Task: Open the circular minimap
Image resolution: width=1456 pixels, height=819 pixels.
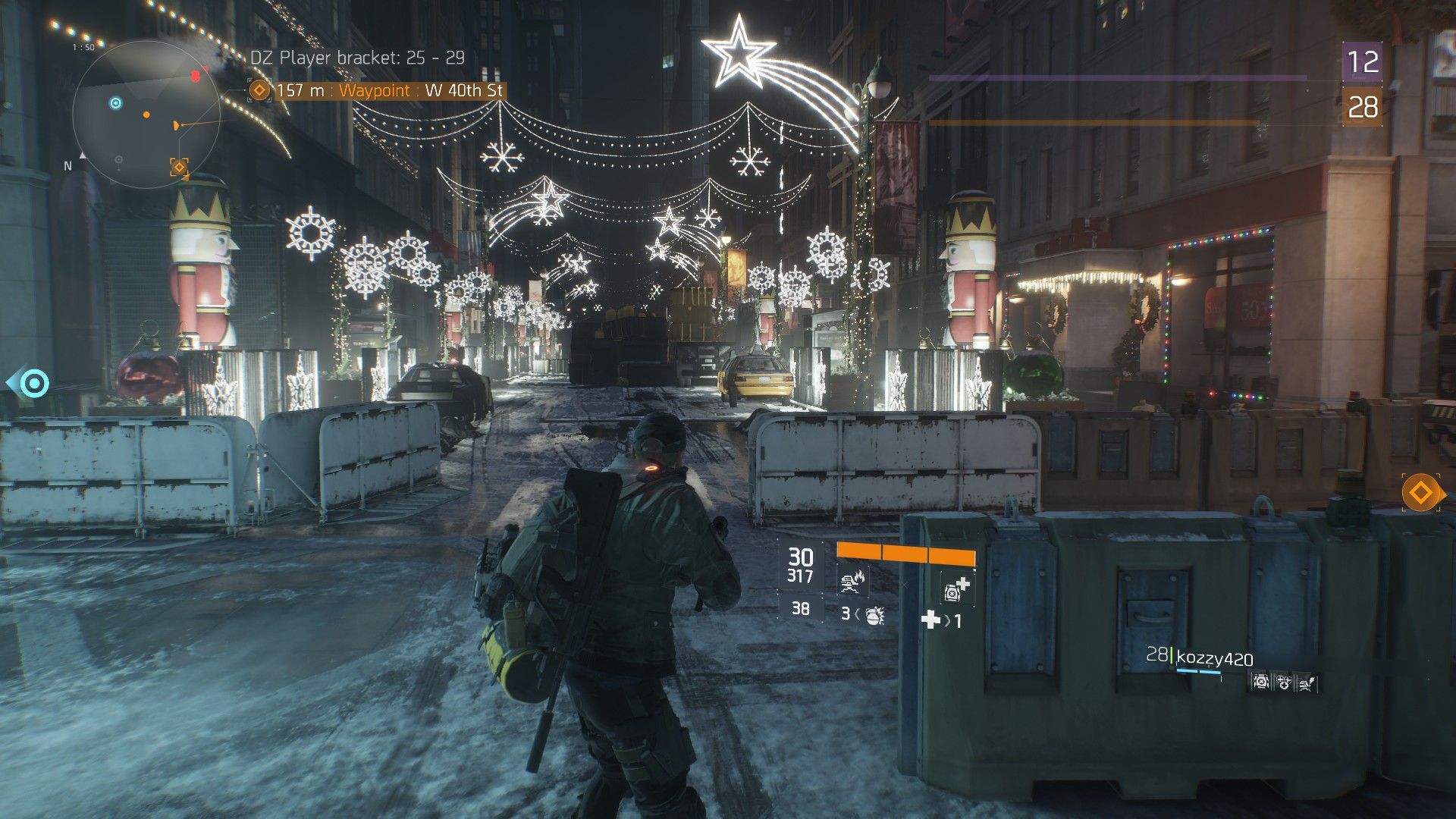Action: (x=146, y=115)
